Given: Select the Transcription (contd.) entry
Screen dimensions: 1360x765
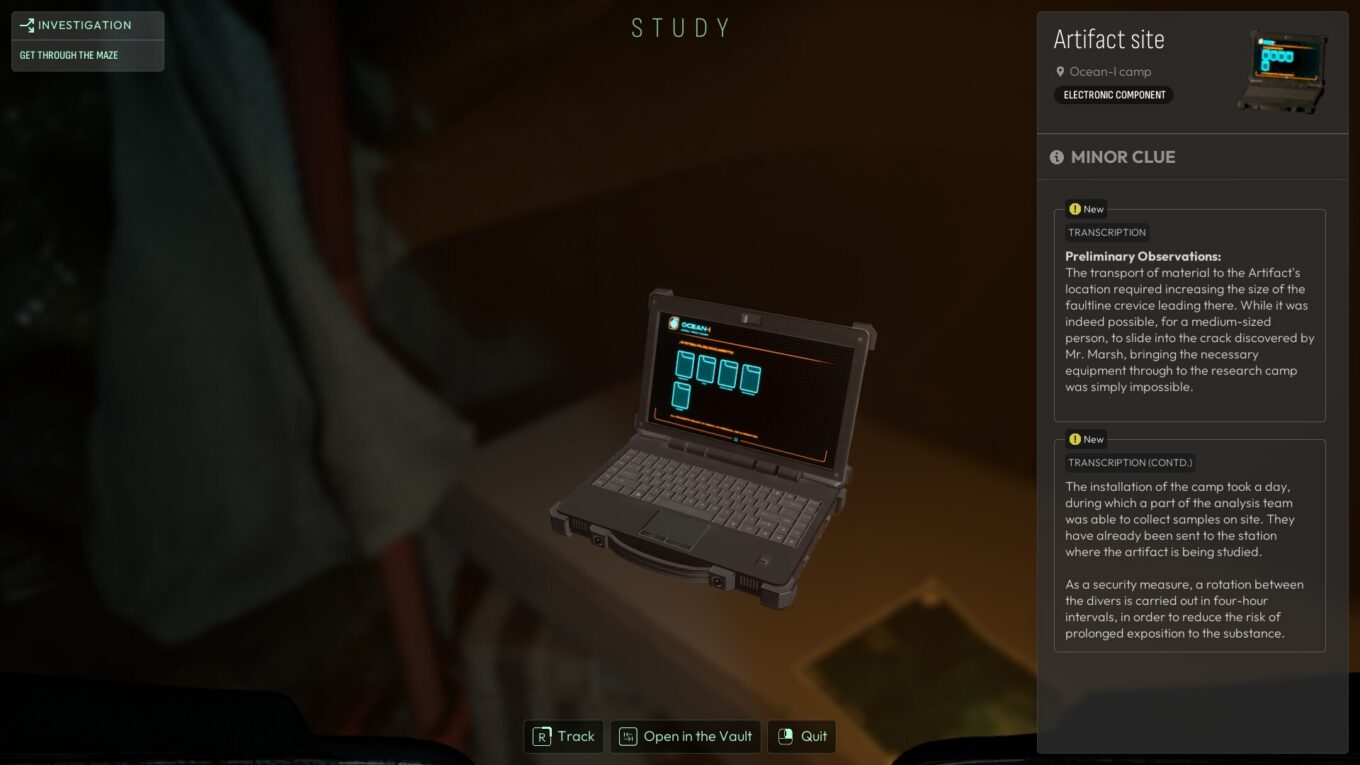Looking at the screenshot, I should 1189,546.
